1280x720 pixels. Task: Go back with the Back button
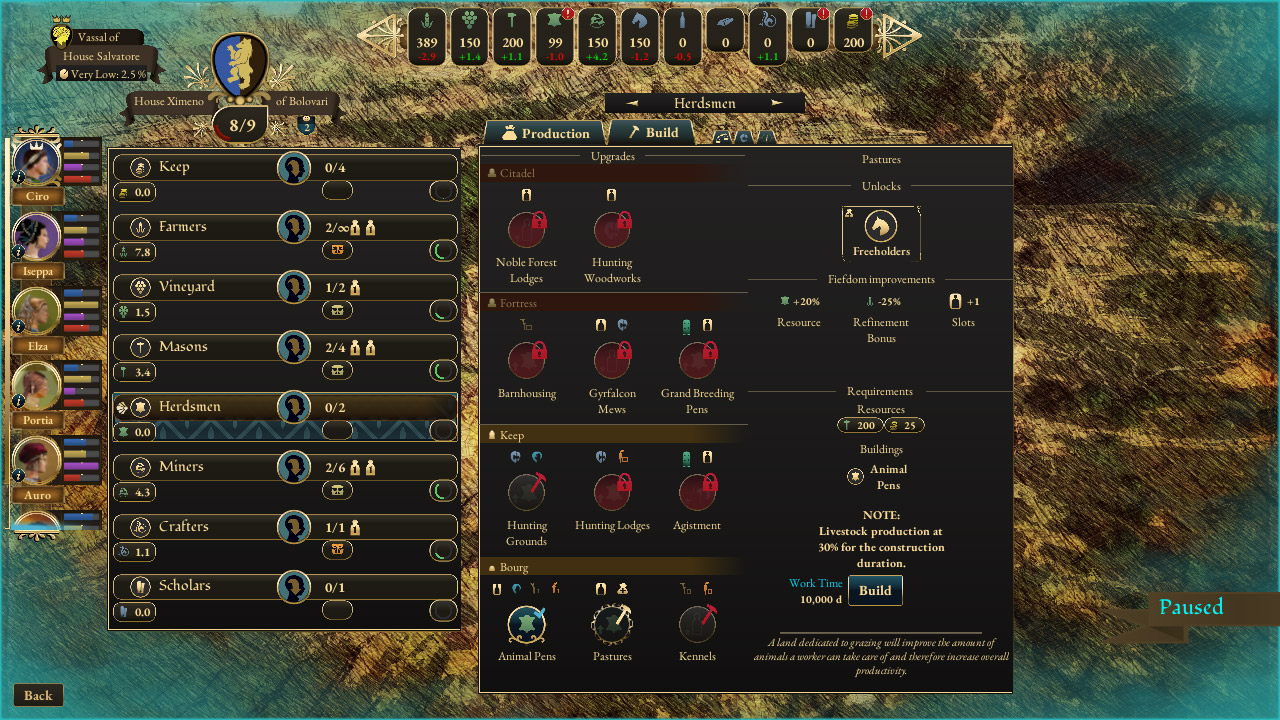(x=38, y=696)
